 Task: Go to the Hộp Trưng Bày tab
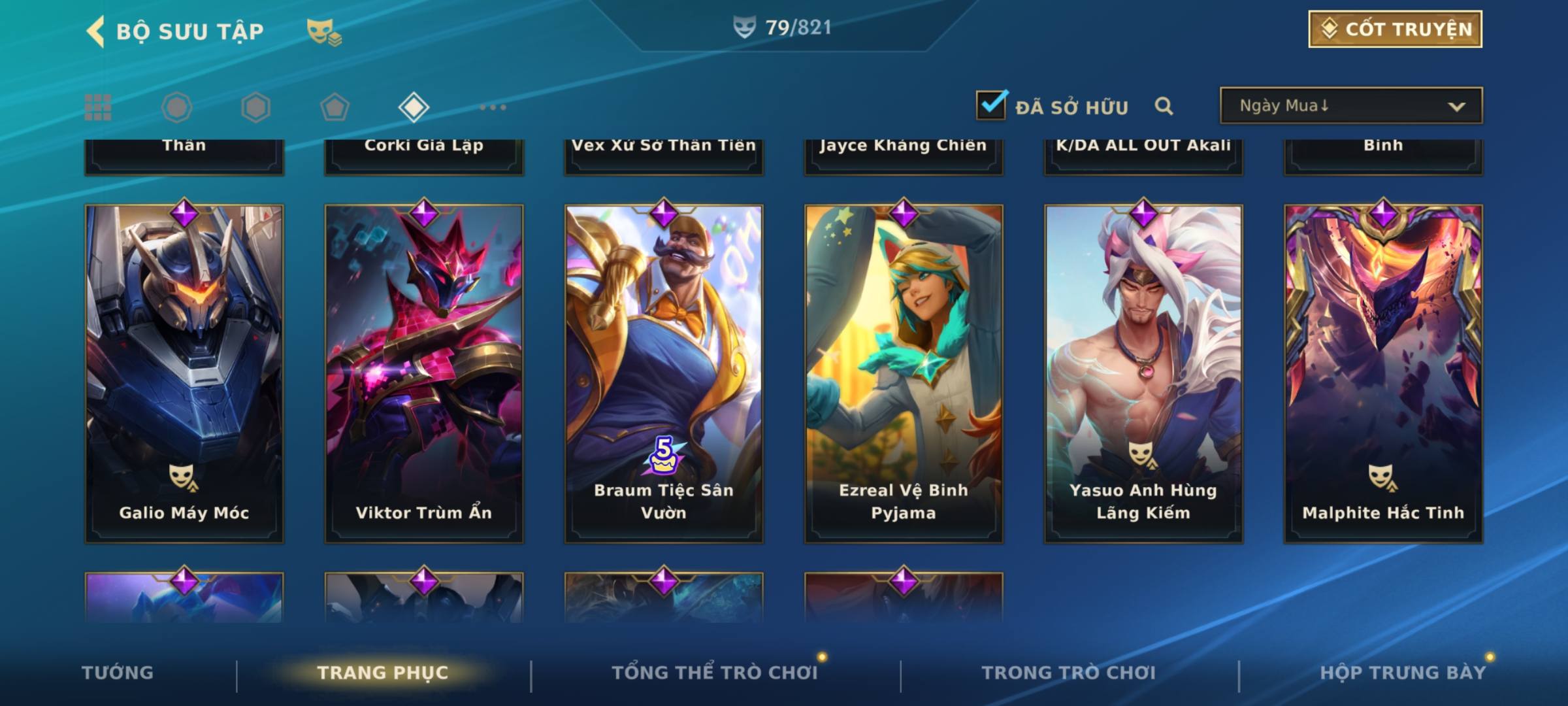tap(1403, 673)
